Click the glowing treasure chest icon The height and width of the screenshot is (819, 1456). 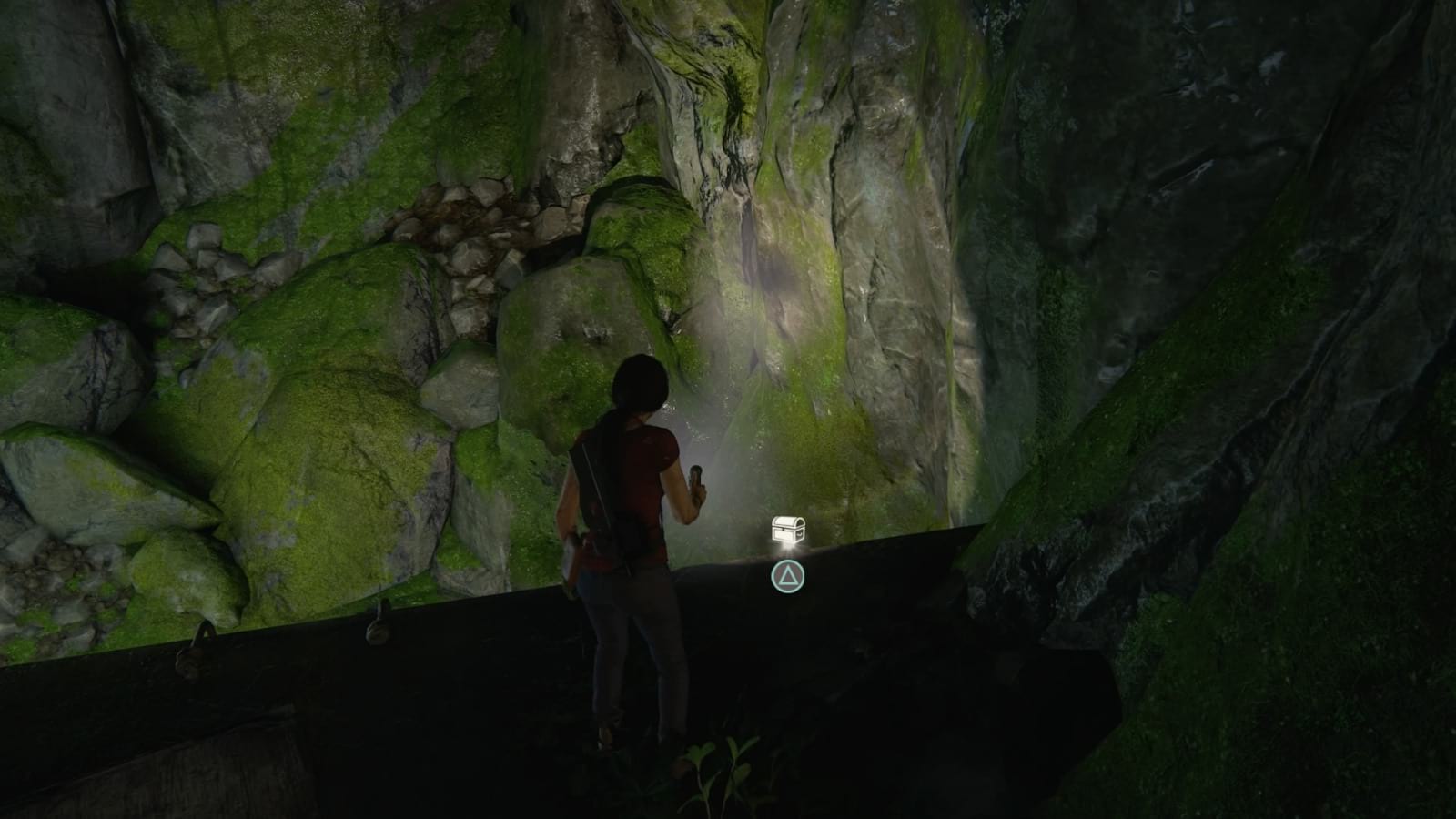(787, 528)
